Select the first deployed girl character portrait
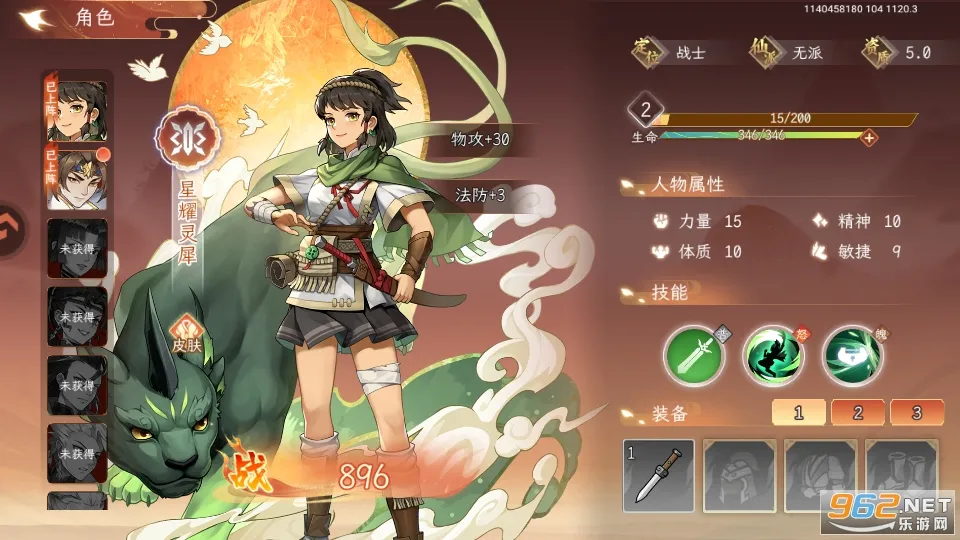The height and width of the screenshot is (540, 960). [77, 107]
